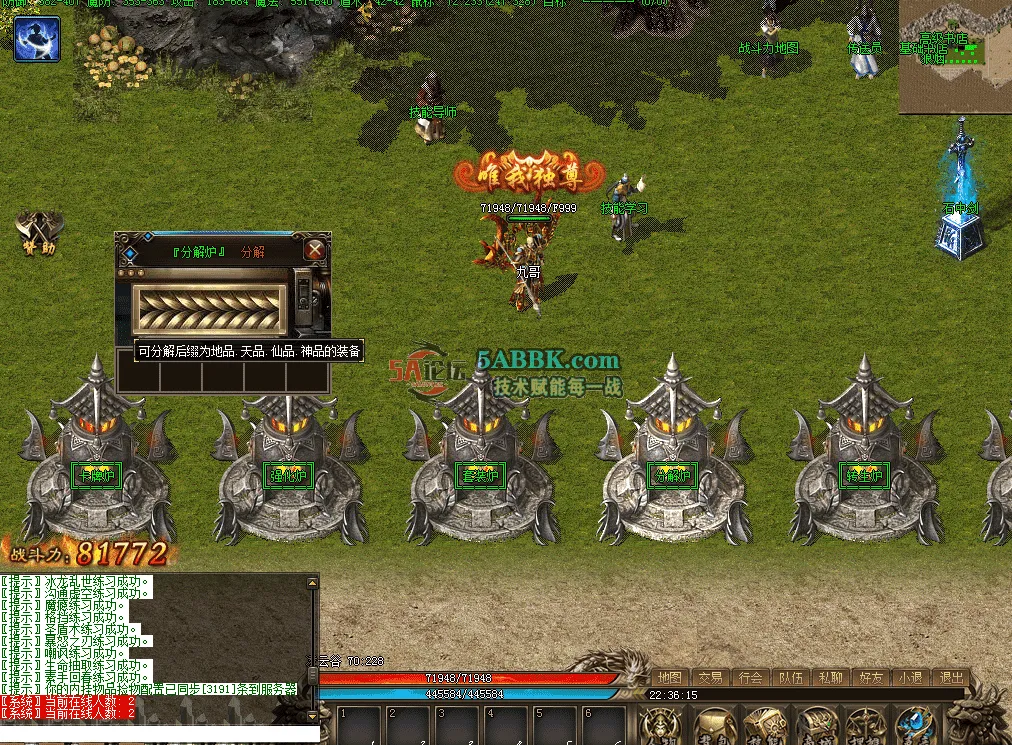Open the character portrait icon in bottom bar

coord(659,726)
